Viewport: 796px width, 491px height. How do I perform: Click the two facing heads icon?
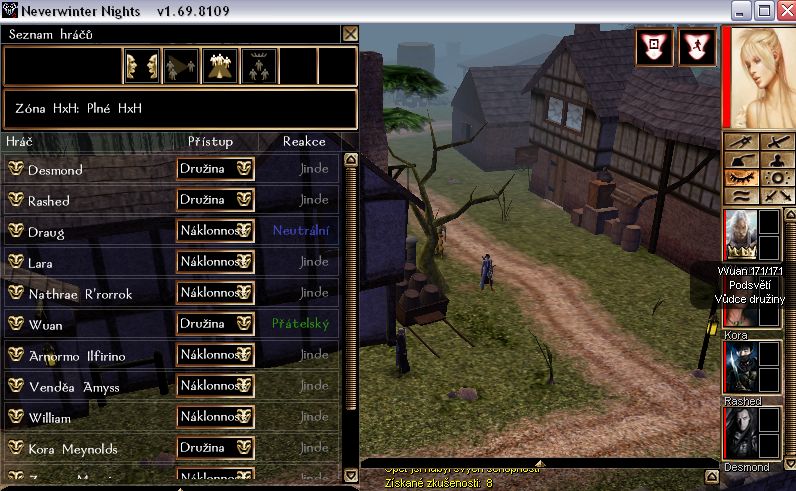[x=142, y=66]
